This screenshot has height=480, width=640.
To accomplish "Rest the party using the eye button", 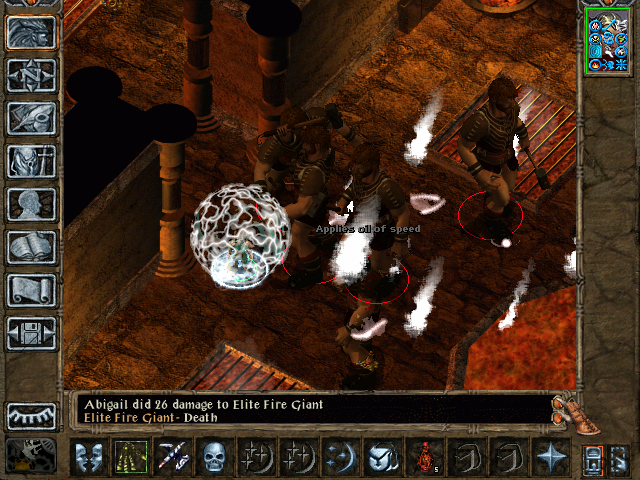I will click(x=31, y=416).
